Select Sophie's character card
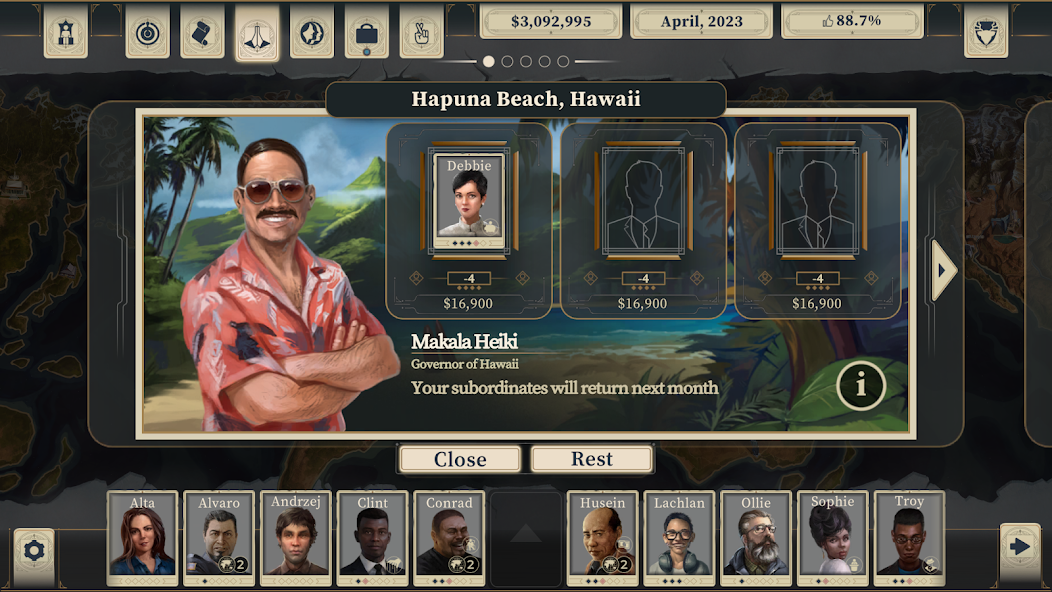 coord(832,538)
